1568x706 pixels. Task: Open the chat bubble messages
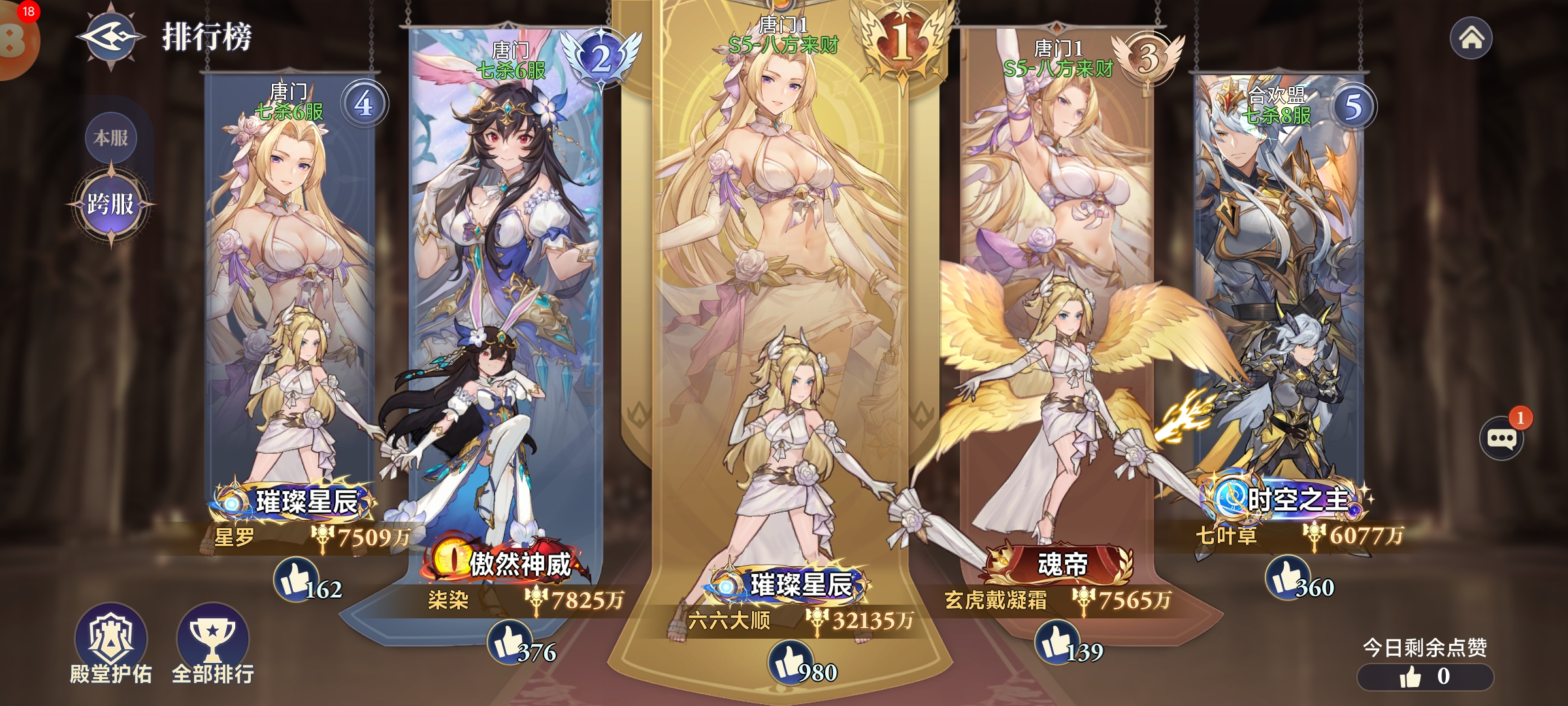(x=1501, y=438)
